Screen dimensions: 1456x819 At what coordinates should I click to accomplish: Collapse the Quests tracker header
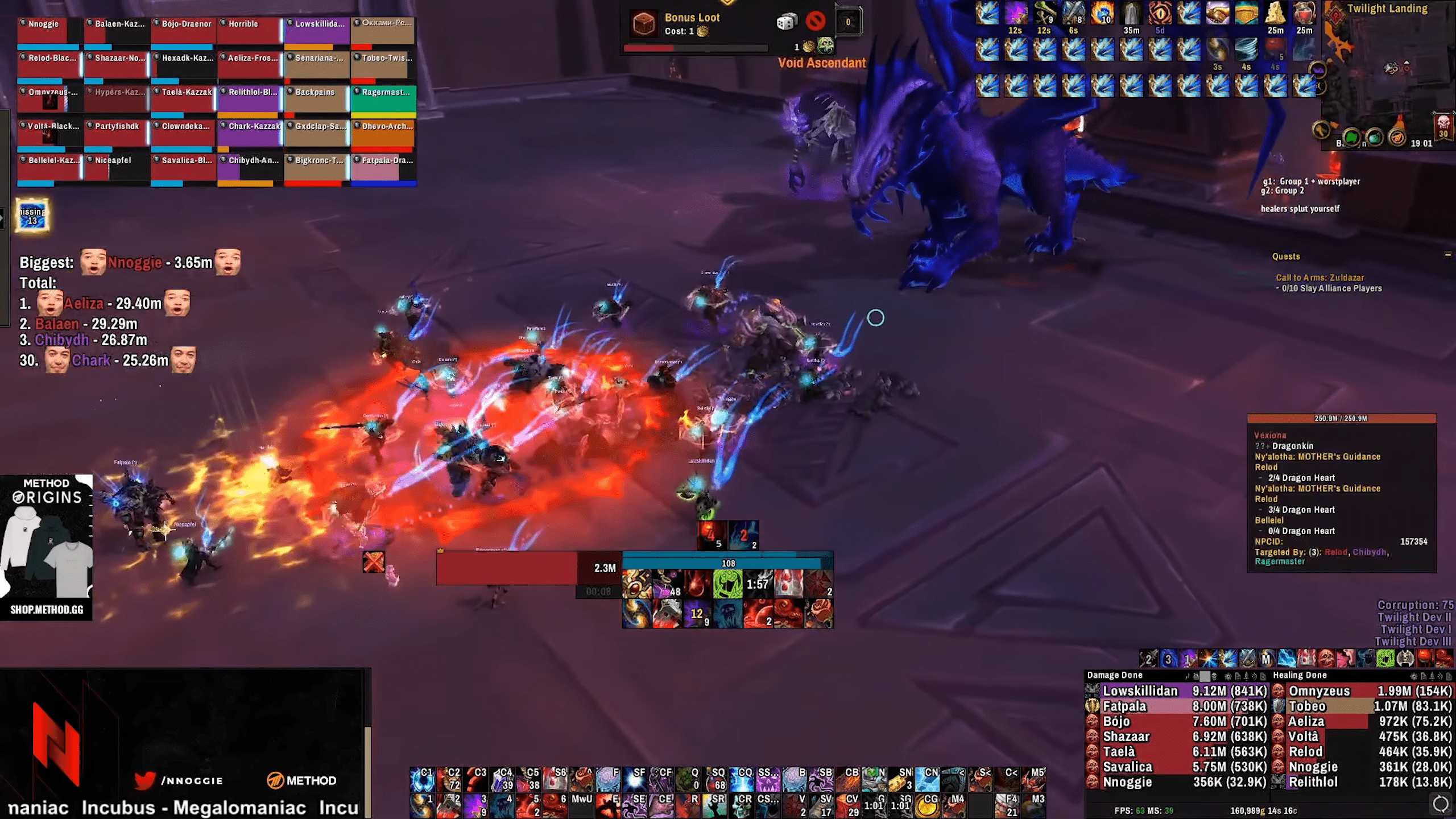1447,254
